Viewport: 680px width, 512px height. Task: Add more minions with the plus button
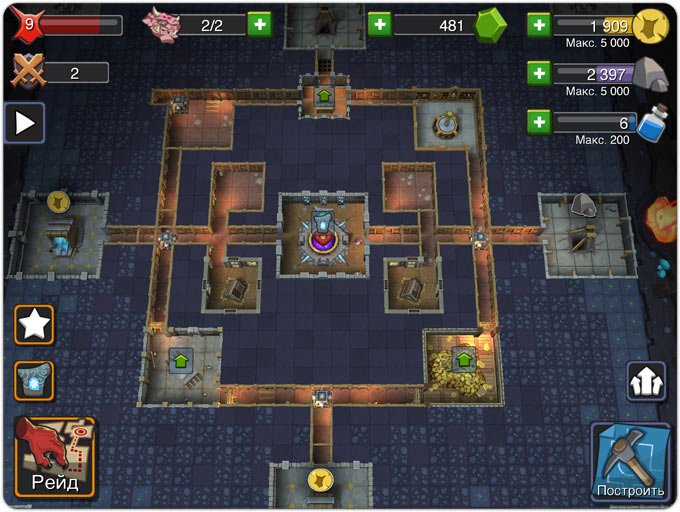click(258, 24)
